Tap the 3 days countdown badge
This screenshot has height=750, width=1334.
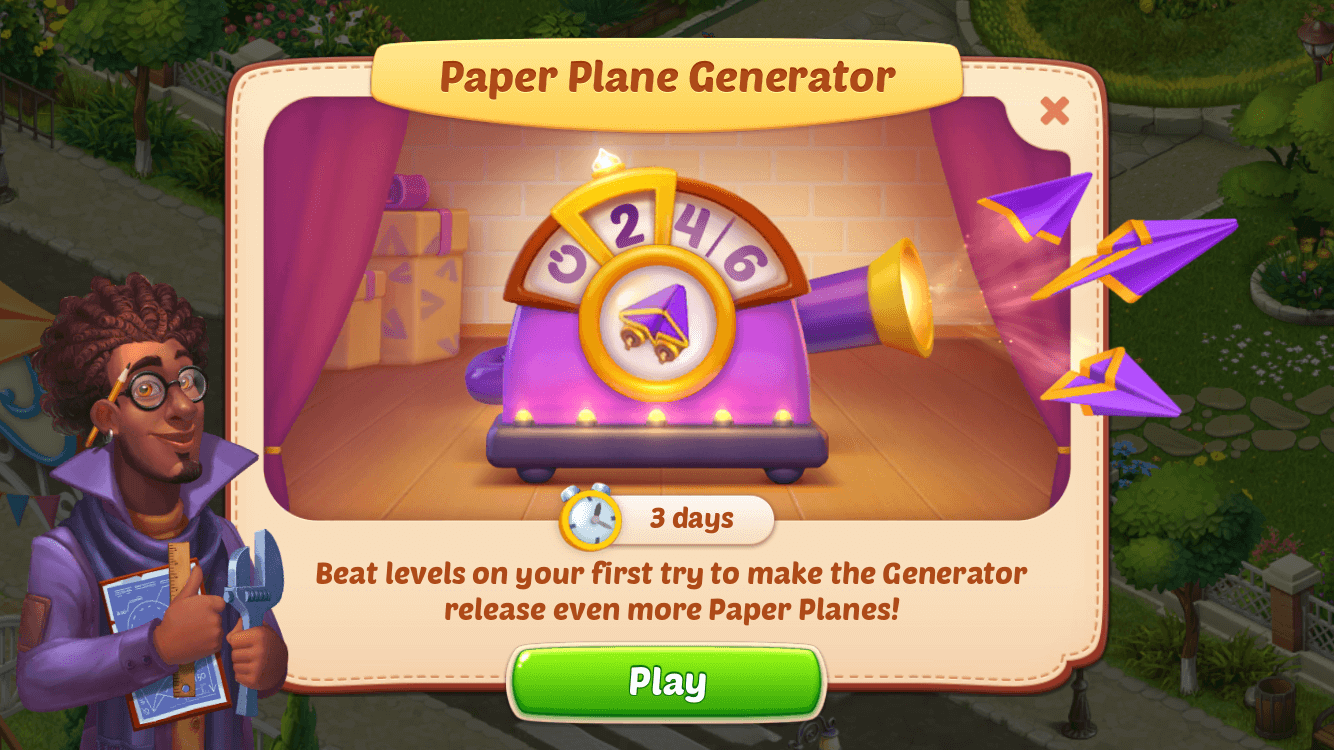coord(692,518)
